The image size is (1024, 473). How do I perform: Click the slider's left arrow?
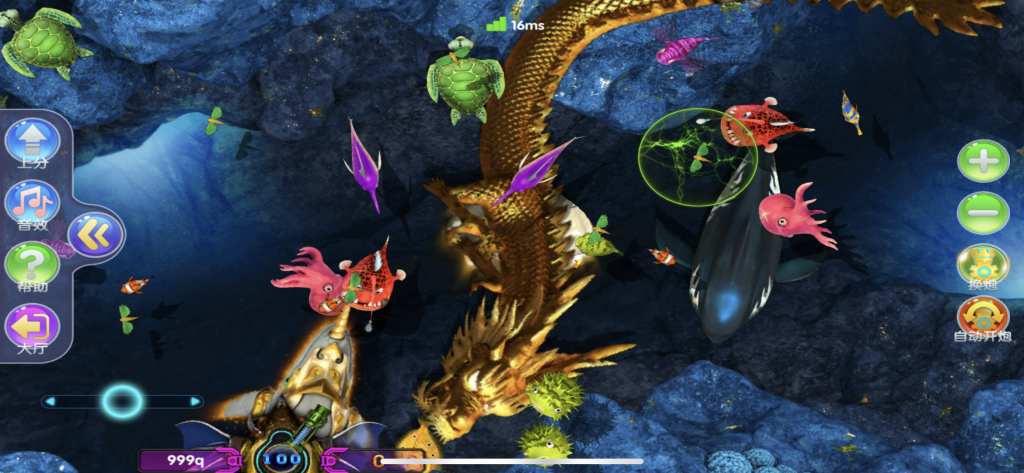point(48,401)
